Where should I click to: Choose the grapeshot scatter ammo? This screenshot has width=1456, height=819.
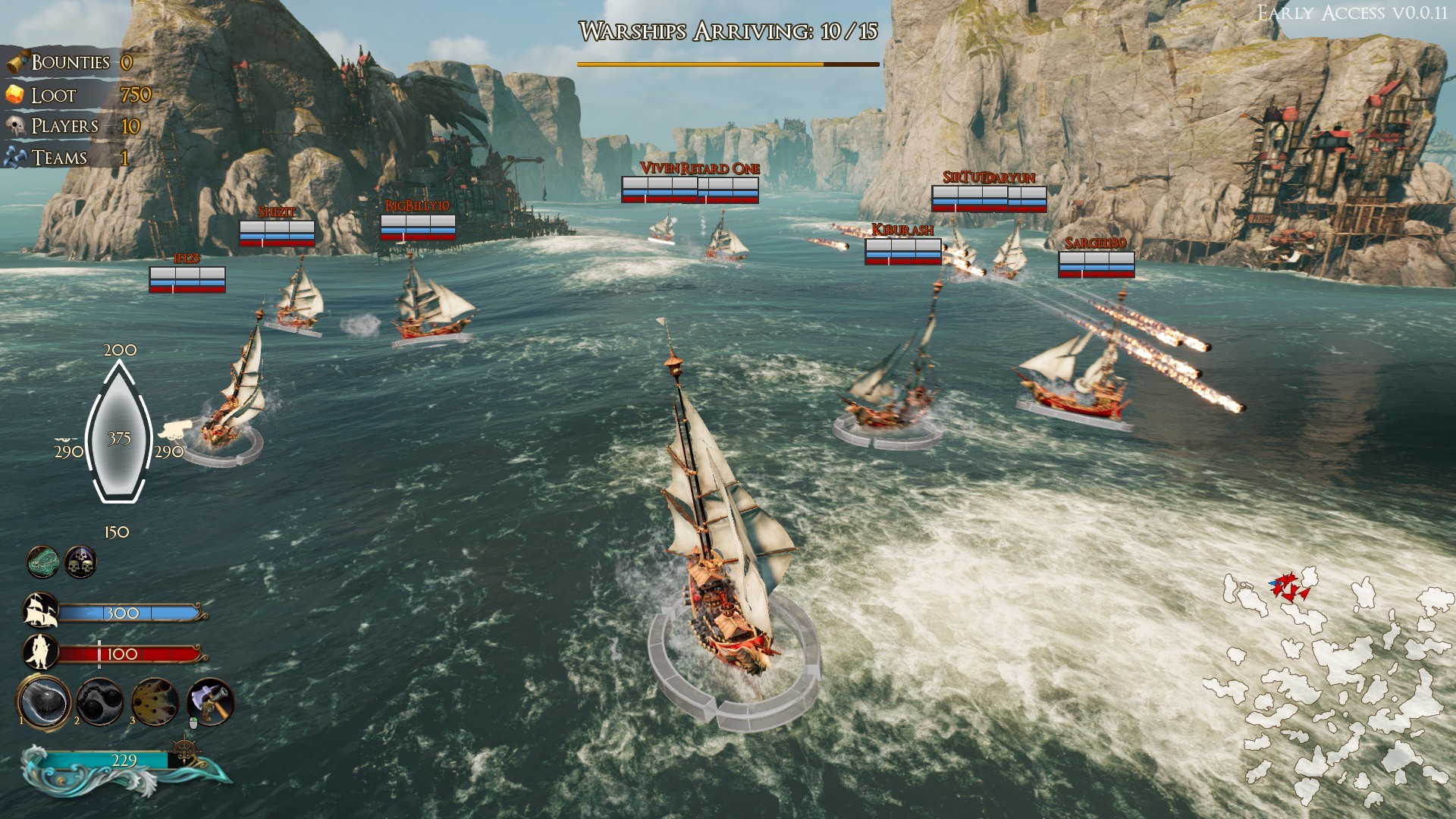click(155, 701)
